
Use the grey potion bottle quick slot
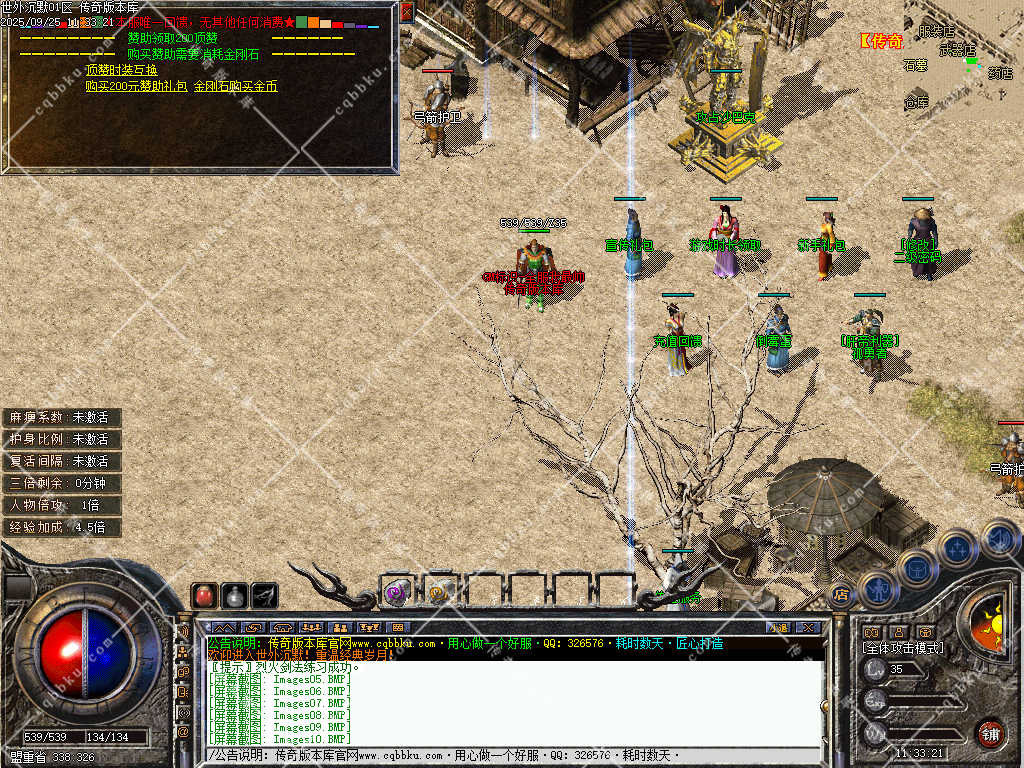(x=234, y=596)
